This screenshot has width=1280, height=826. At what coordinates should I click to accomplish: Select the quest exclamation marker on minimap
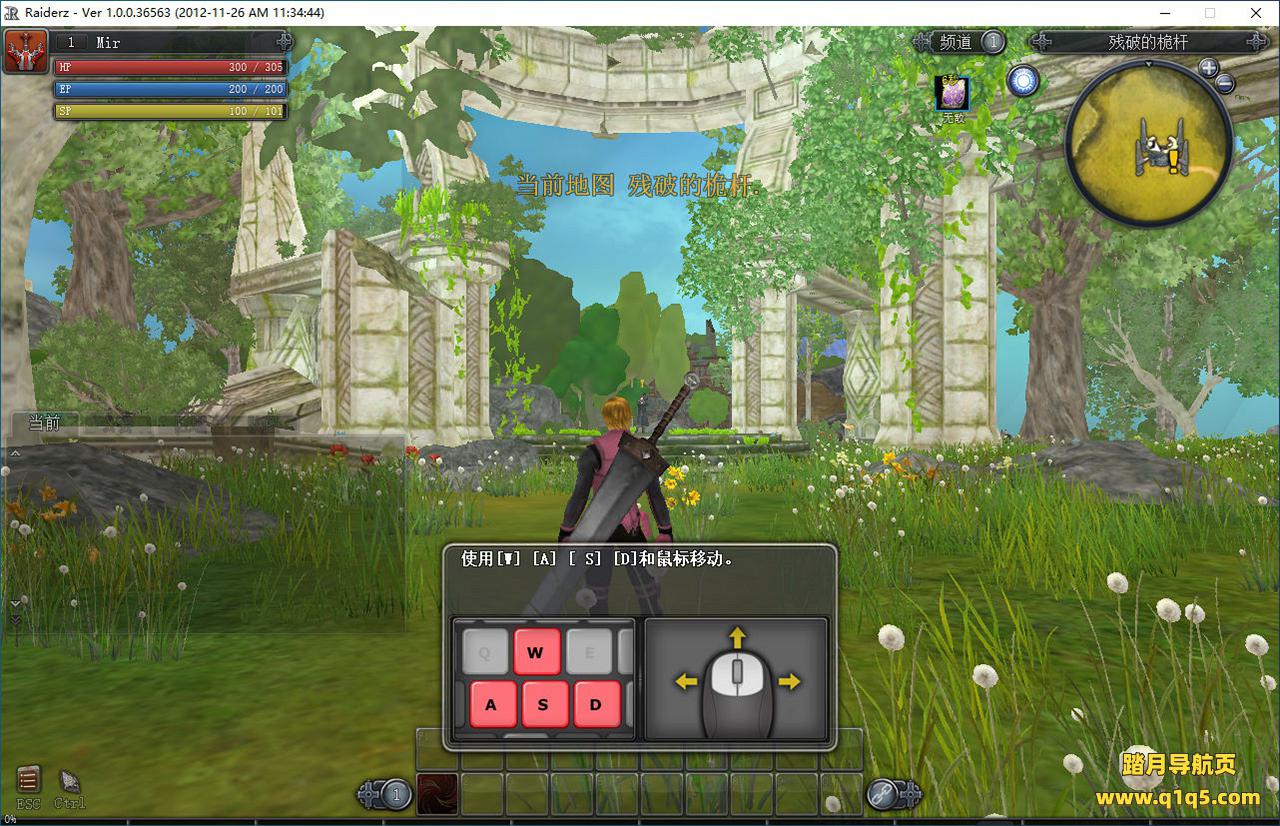coord(1172,160)
